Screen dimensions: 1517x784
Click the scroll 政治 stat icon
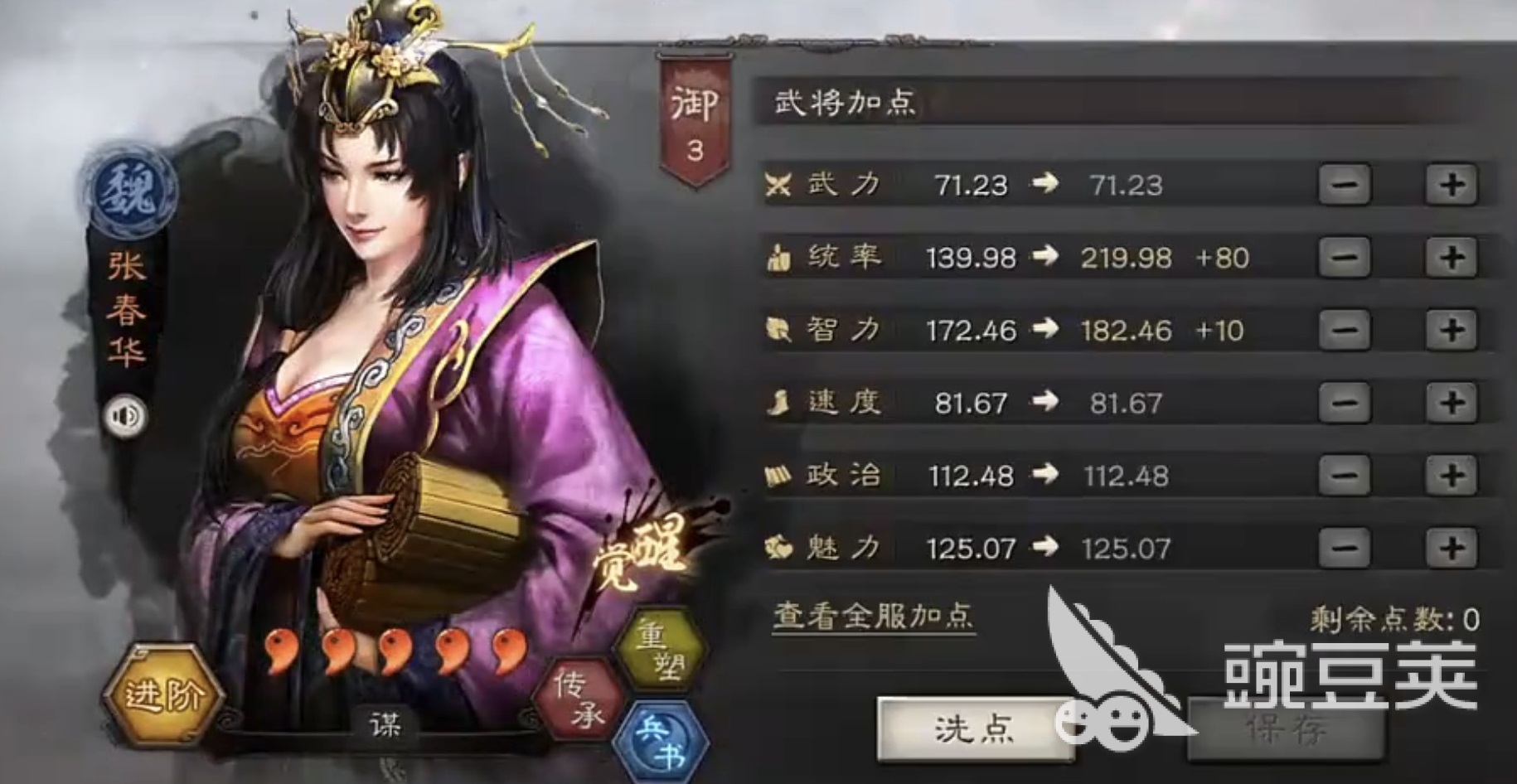coord(778,475)
